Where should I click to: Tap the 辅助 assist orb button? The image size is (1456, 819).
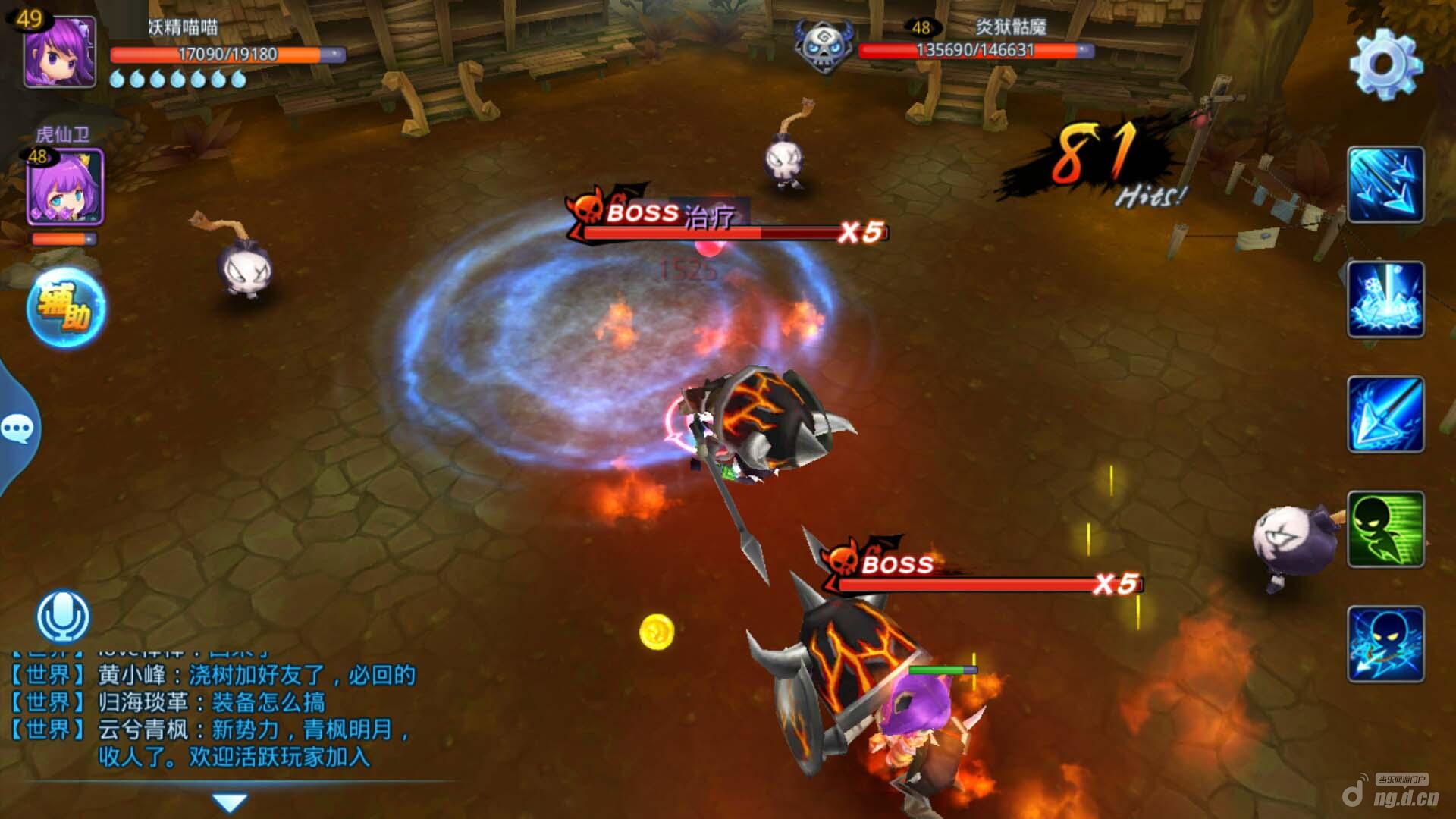(67, 308)
